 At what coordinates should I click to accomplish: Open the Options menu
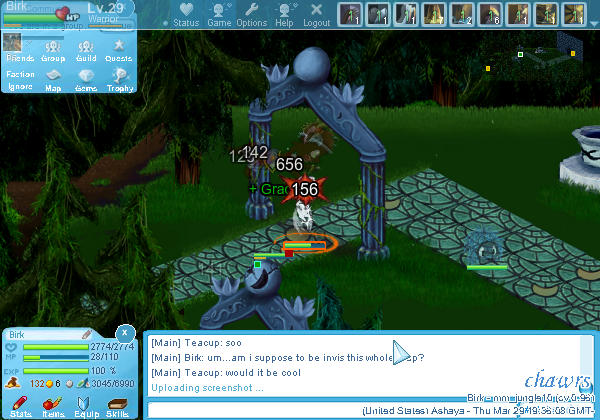pos(251,14)
